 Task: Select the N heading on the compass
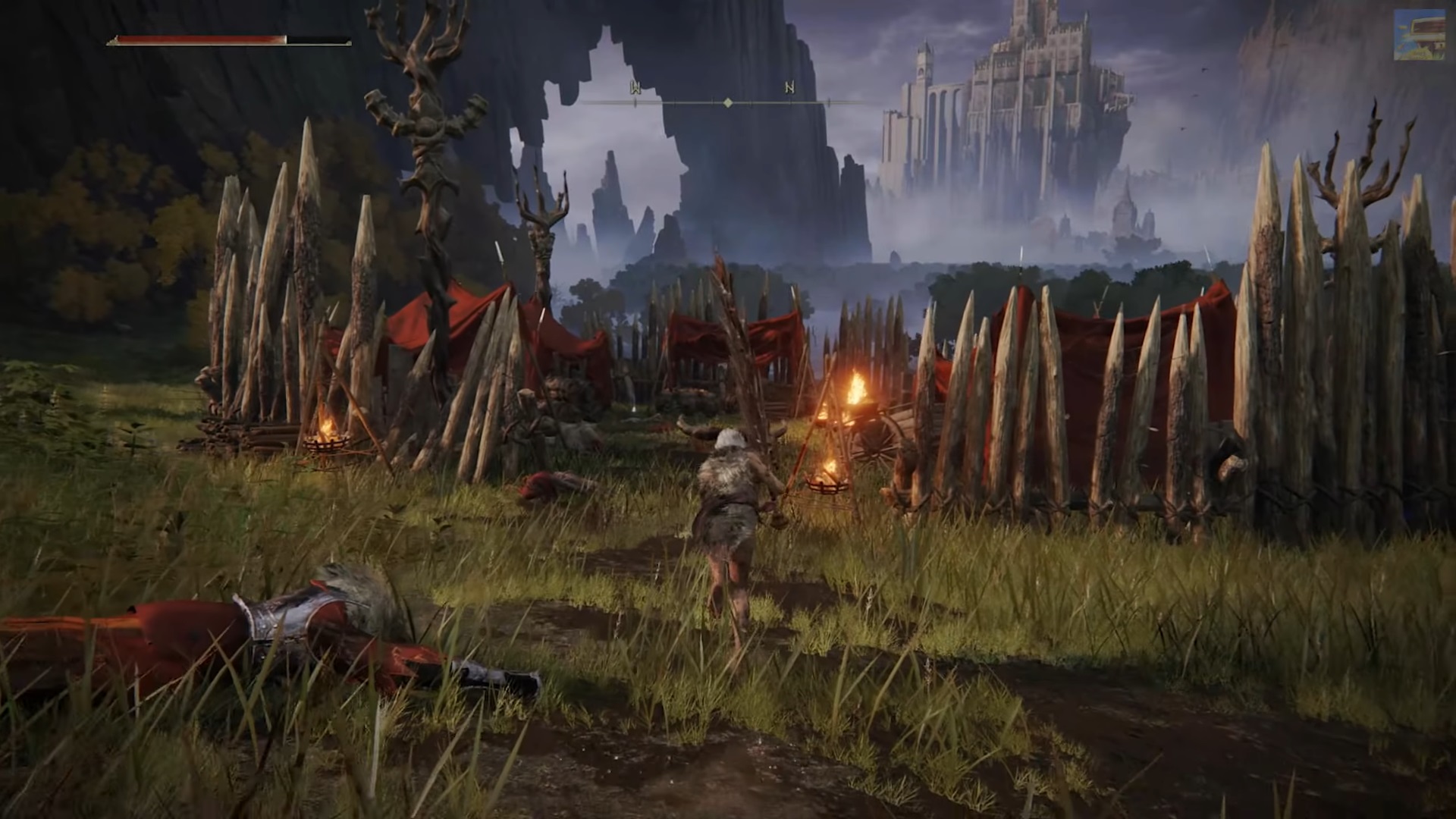click(789, 88)
